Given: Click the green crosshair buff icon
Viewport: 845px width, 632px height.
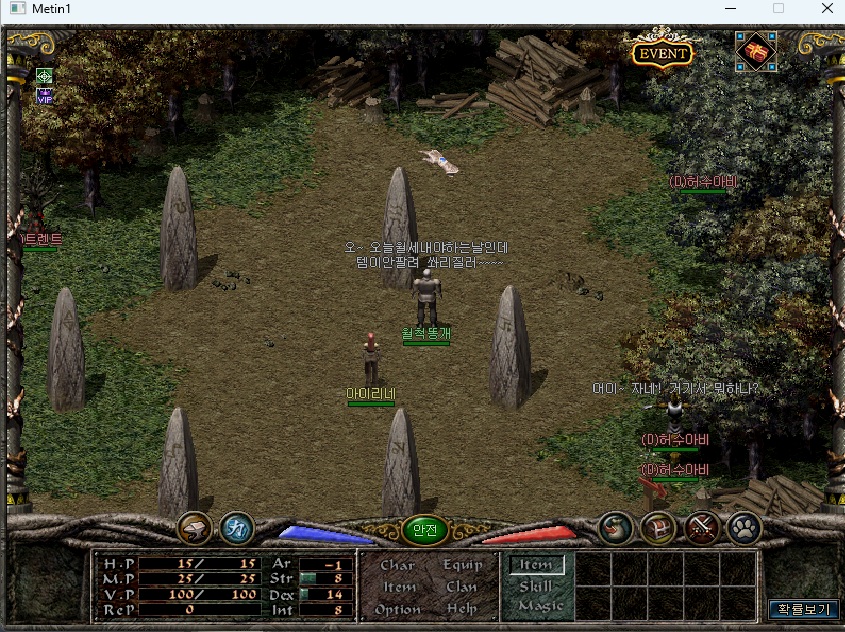Looking at the screenshot, I should (x=44, y=76).
